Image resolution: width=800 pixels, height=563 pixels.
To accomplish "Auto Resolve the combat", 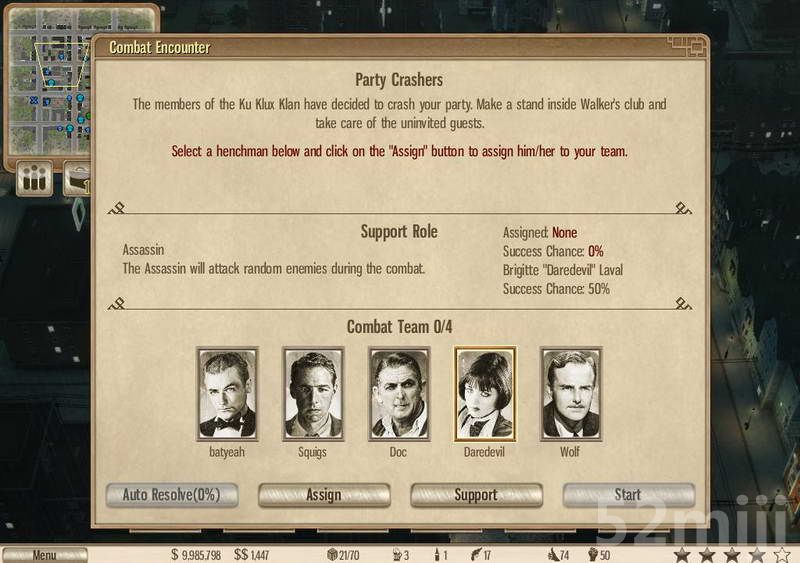I will 172,495.
